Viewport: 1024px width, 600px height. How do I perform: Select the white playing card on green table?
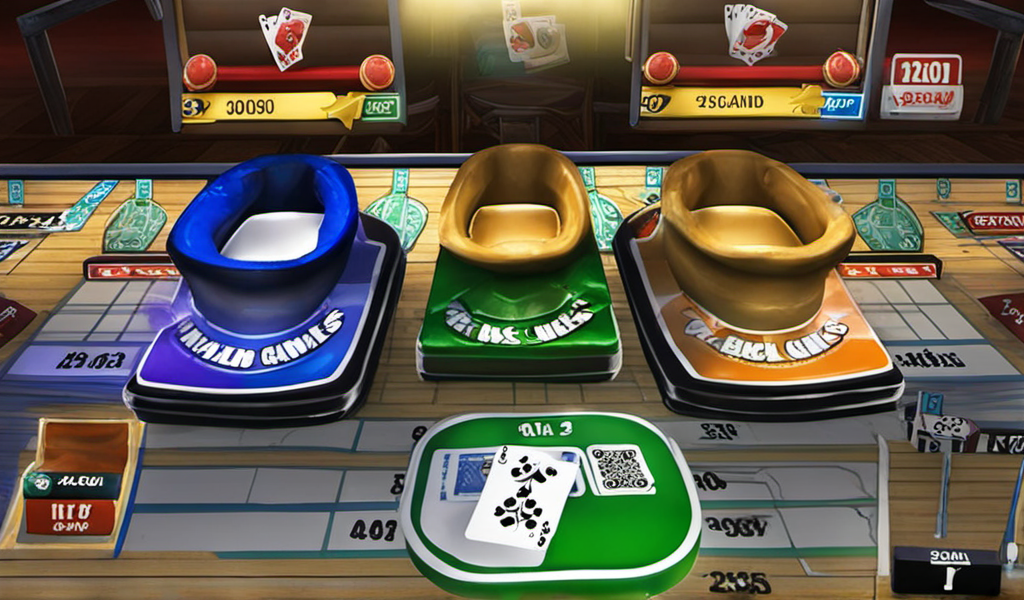point(522,497)
